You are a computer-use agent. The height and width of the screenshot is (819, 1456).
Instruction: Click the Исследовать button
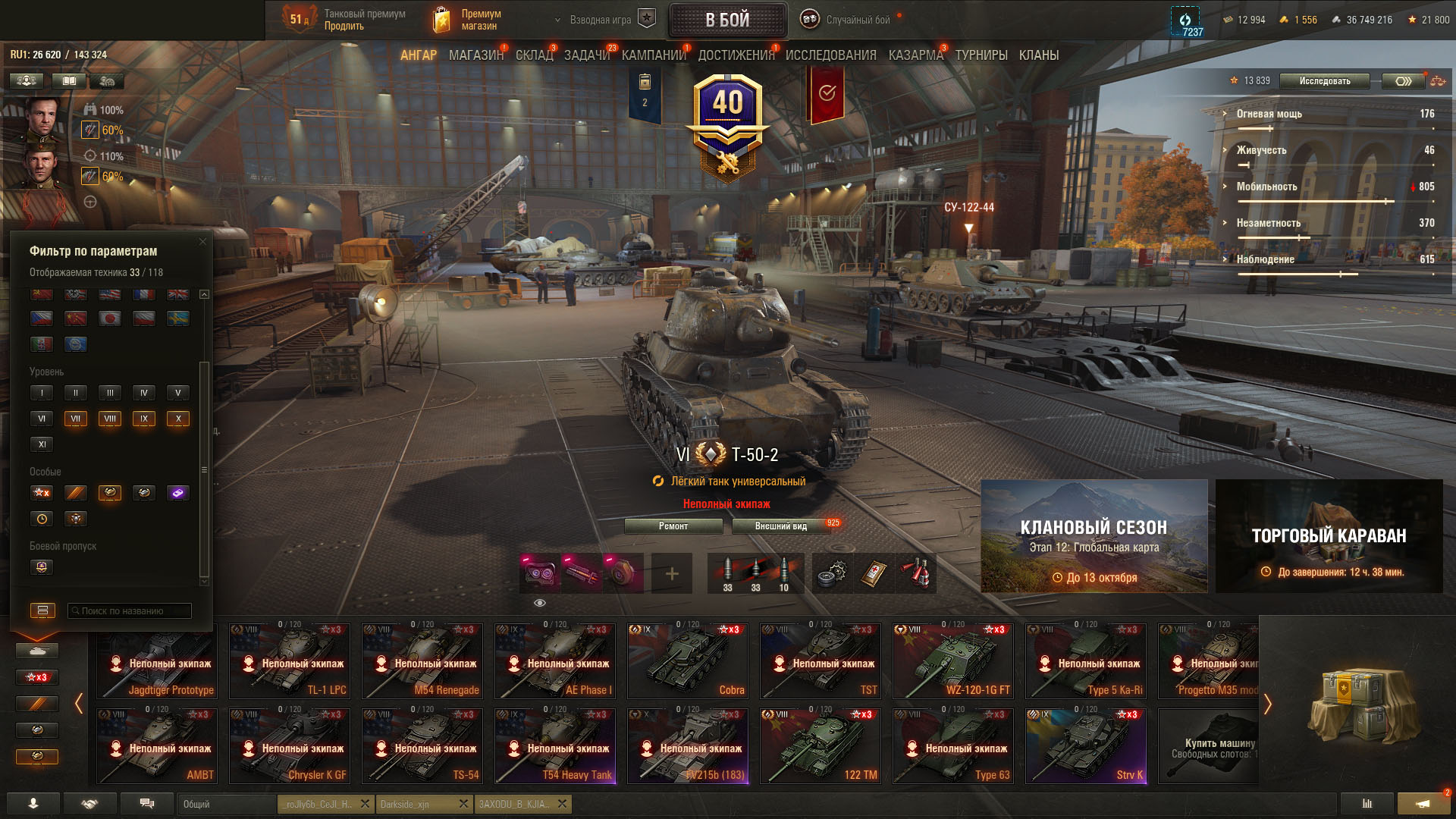pos(1324,81)
